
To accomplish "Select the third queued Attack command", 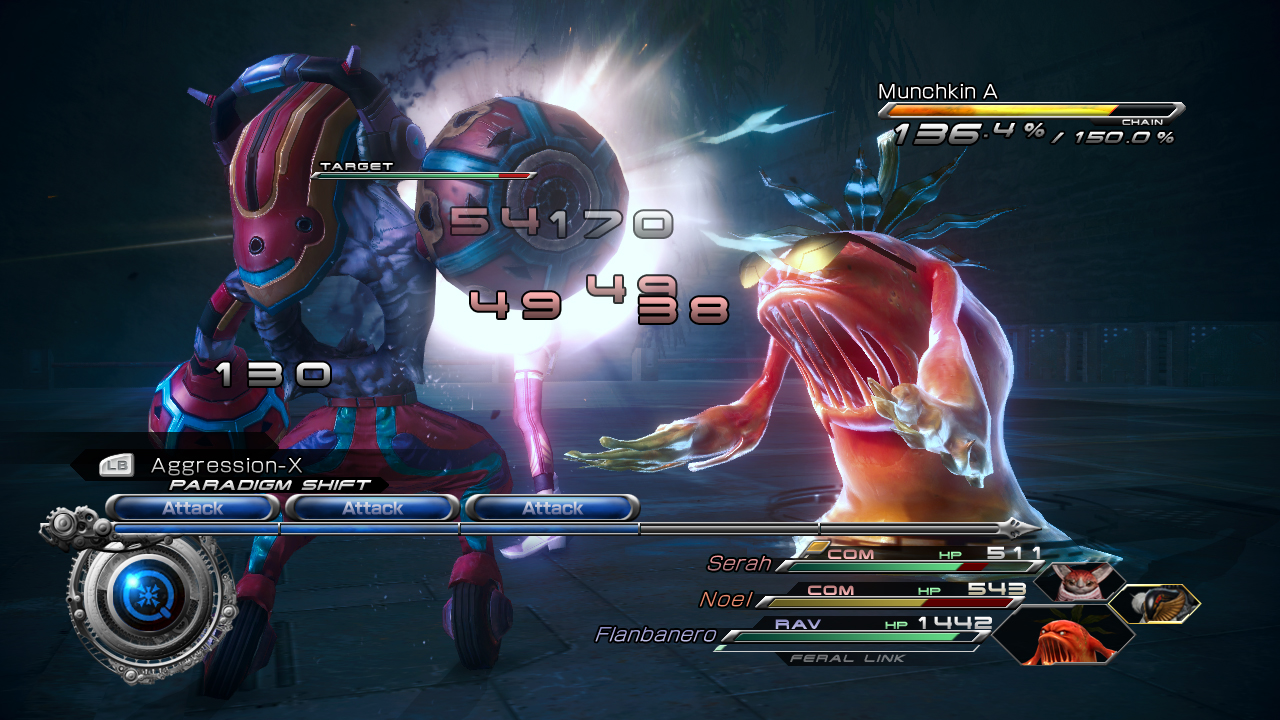I will pyautogui.click(x=551, y=508).
